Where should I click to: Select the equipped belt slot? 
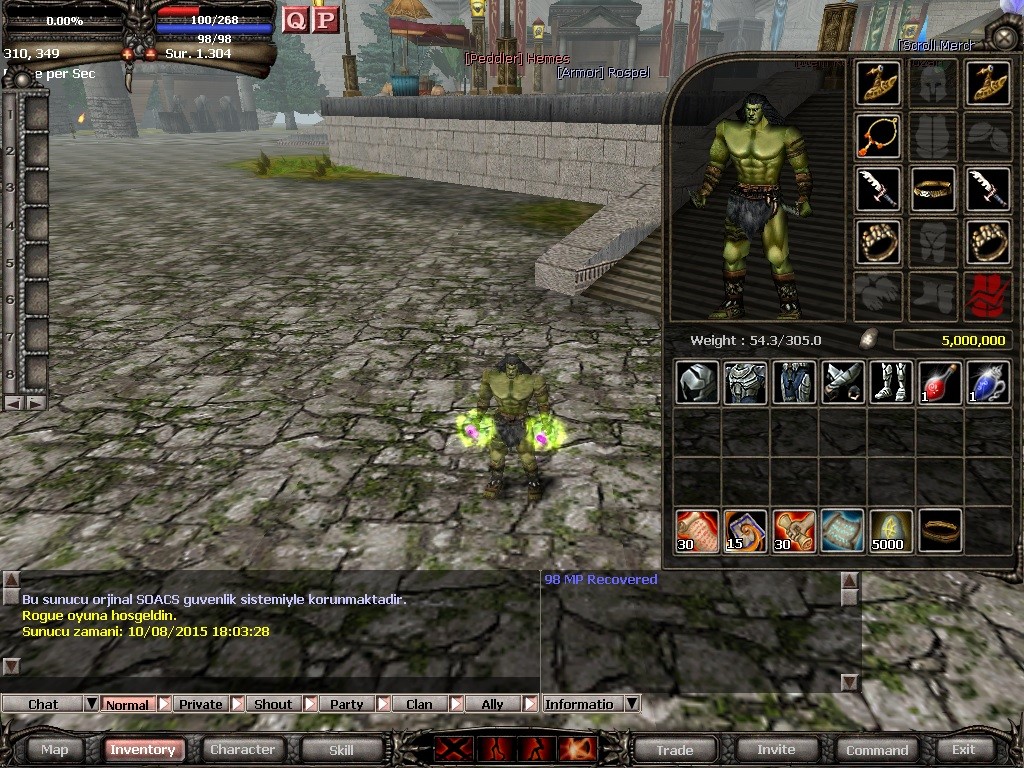pyautogui.click(x=933, y=189)
